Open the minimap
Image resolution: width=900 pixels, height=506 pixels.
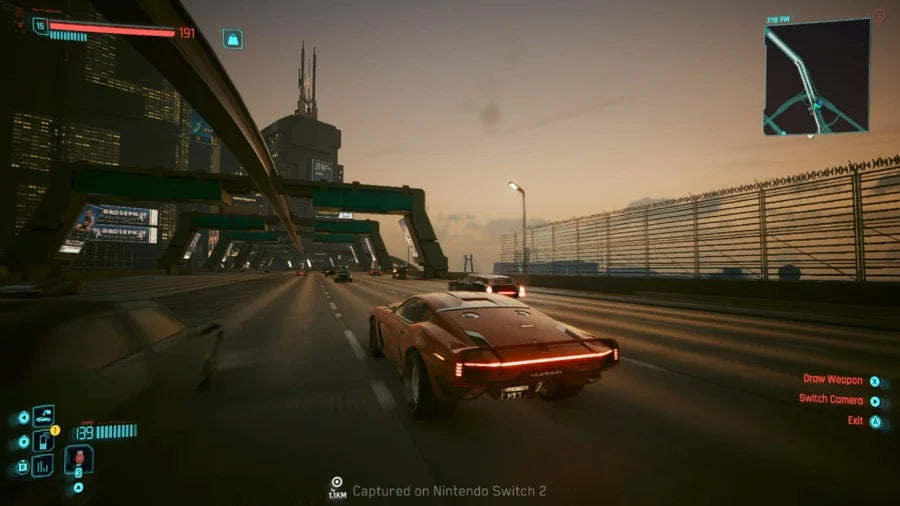816,76
